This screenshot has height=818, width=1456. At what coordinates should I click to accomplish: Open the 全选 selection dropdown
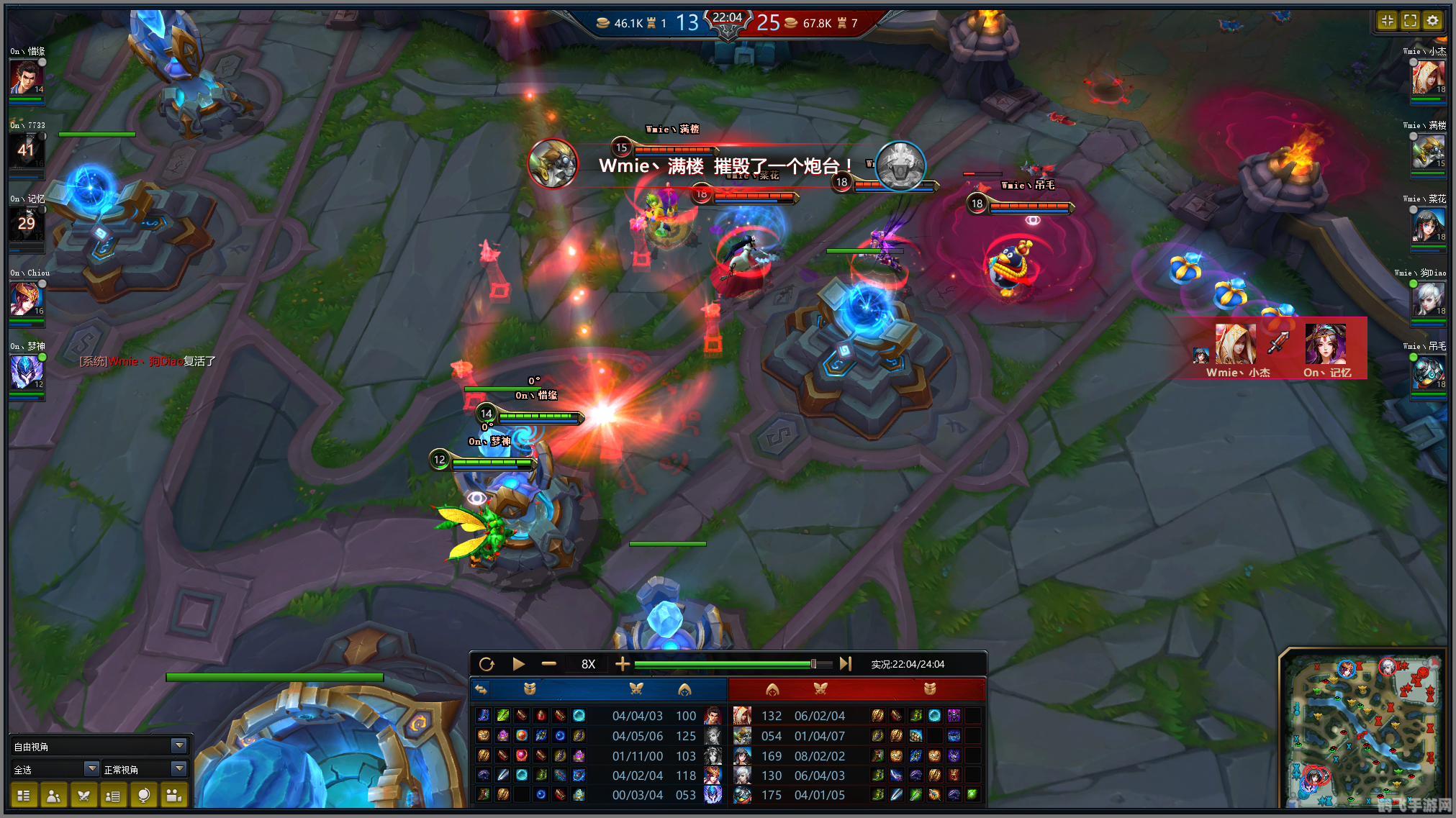[x=91, y=769]
